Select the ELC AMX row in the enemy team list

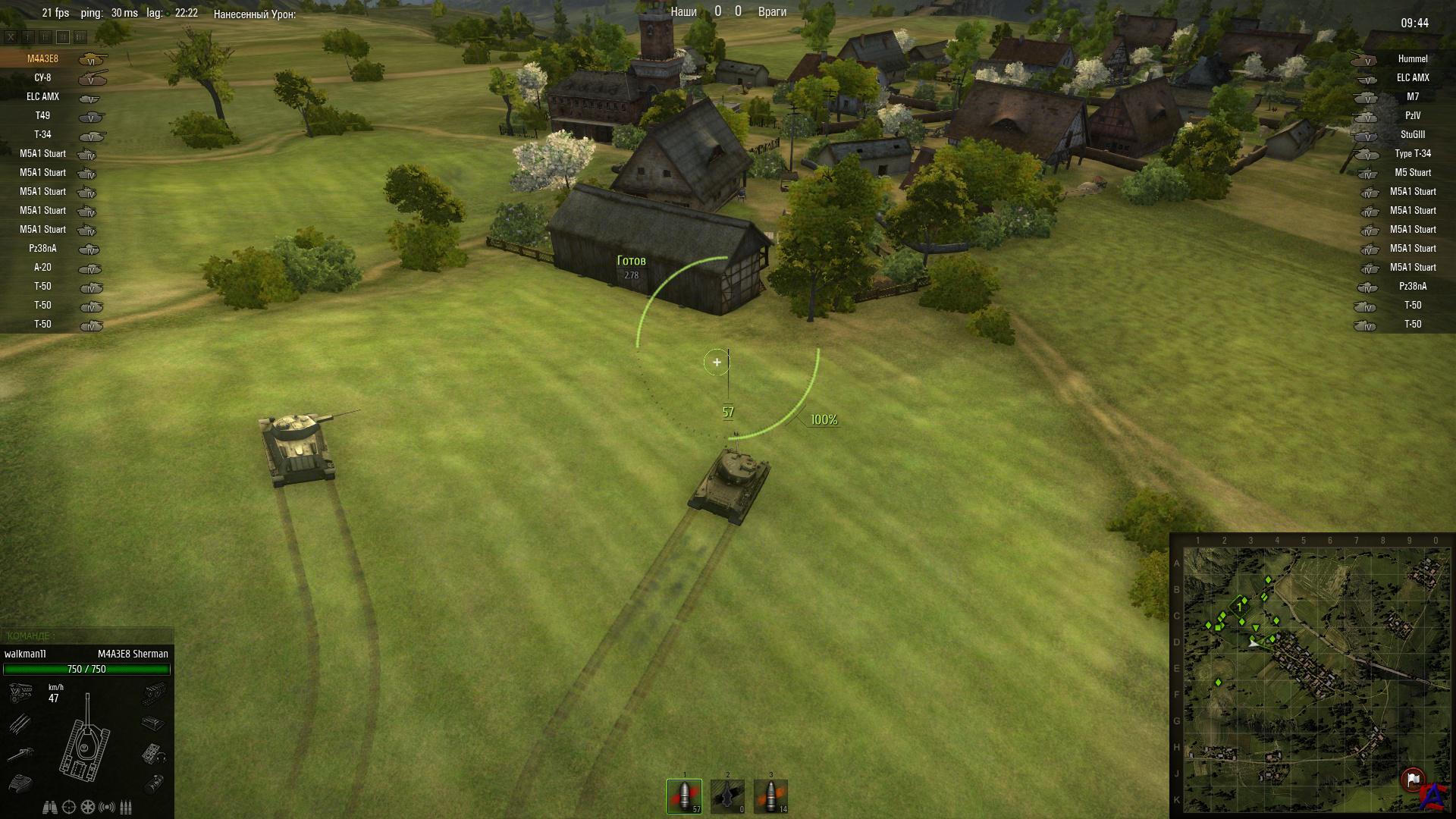coord(1412,77)
